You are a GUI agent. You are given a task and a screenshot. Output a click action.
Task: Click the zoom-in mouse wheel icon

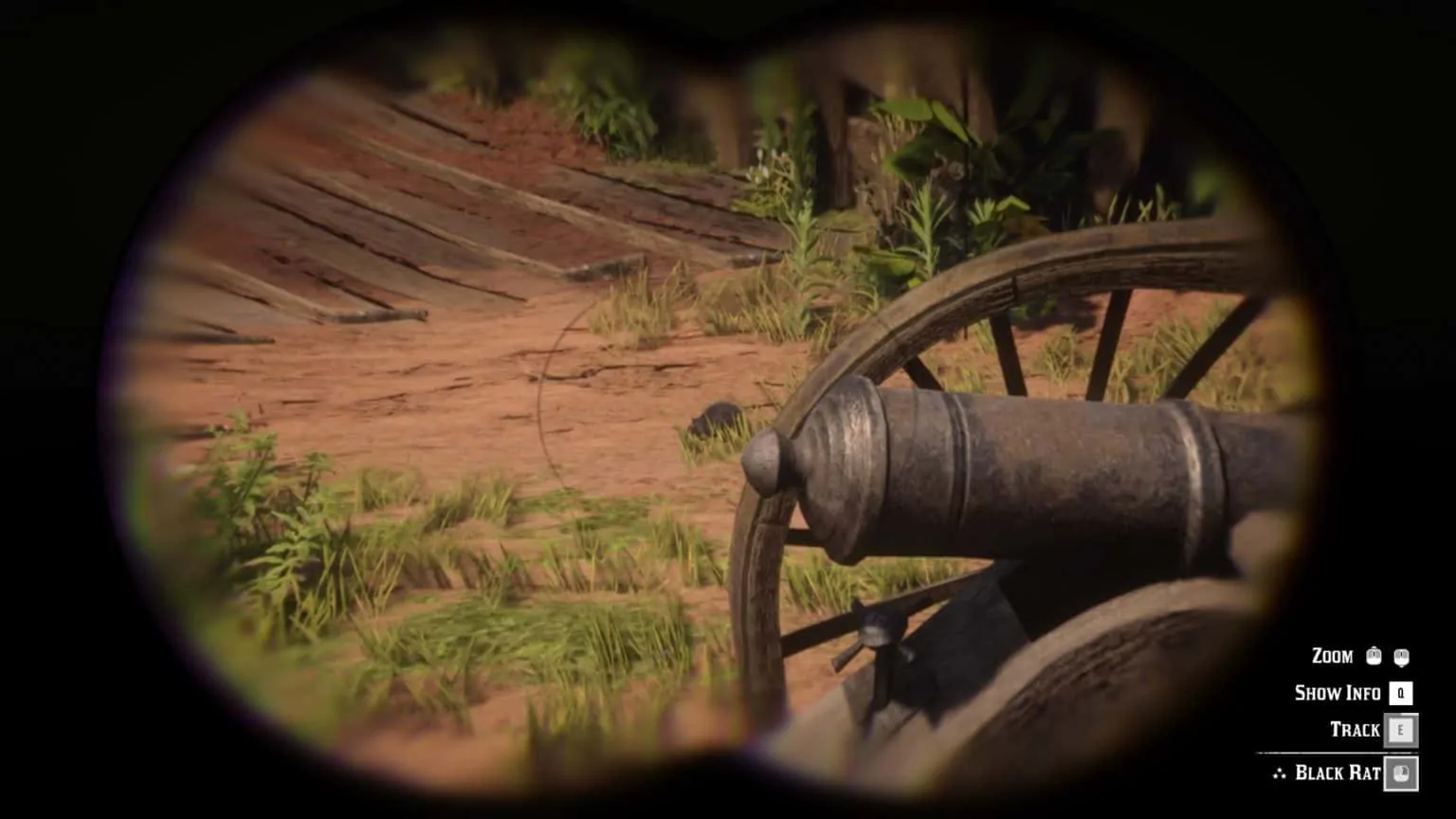tap(1373, 656)
